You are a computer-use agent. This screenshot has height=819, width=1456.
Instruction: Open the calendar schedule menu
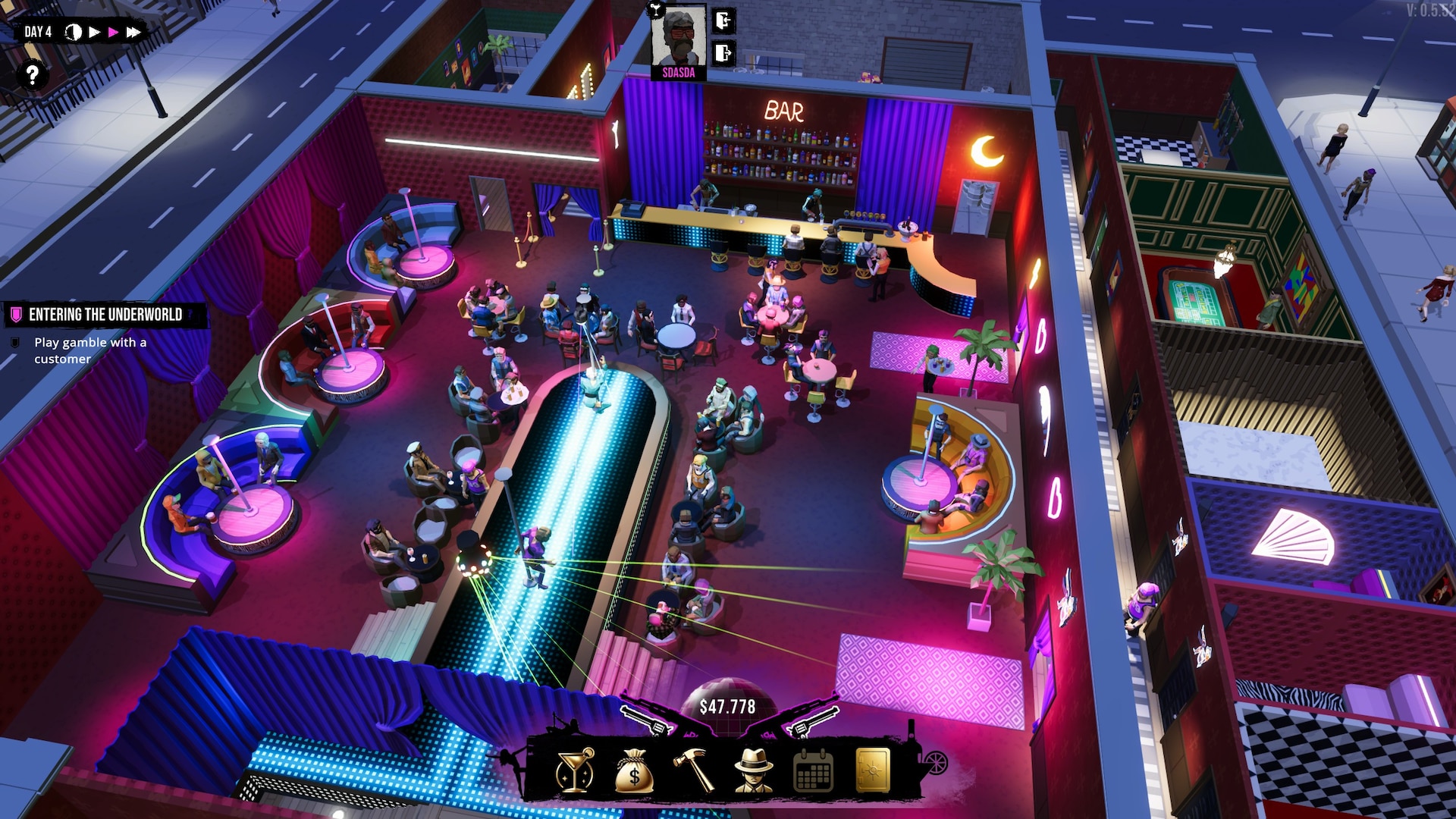813,770
